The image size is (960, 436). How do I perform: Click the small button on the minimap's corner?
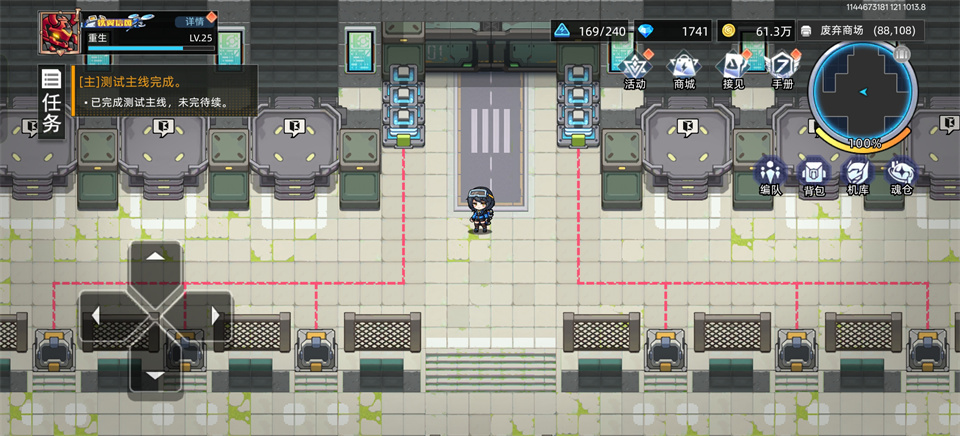(901, 54)
